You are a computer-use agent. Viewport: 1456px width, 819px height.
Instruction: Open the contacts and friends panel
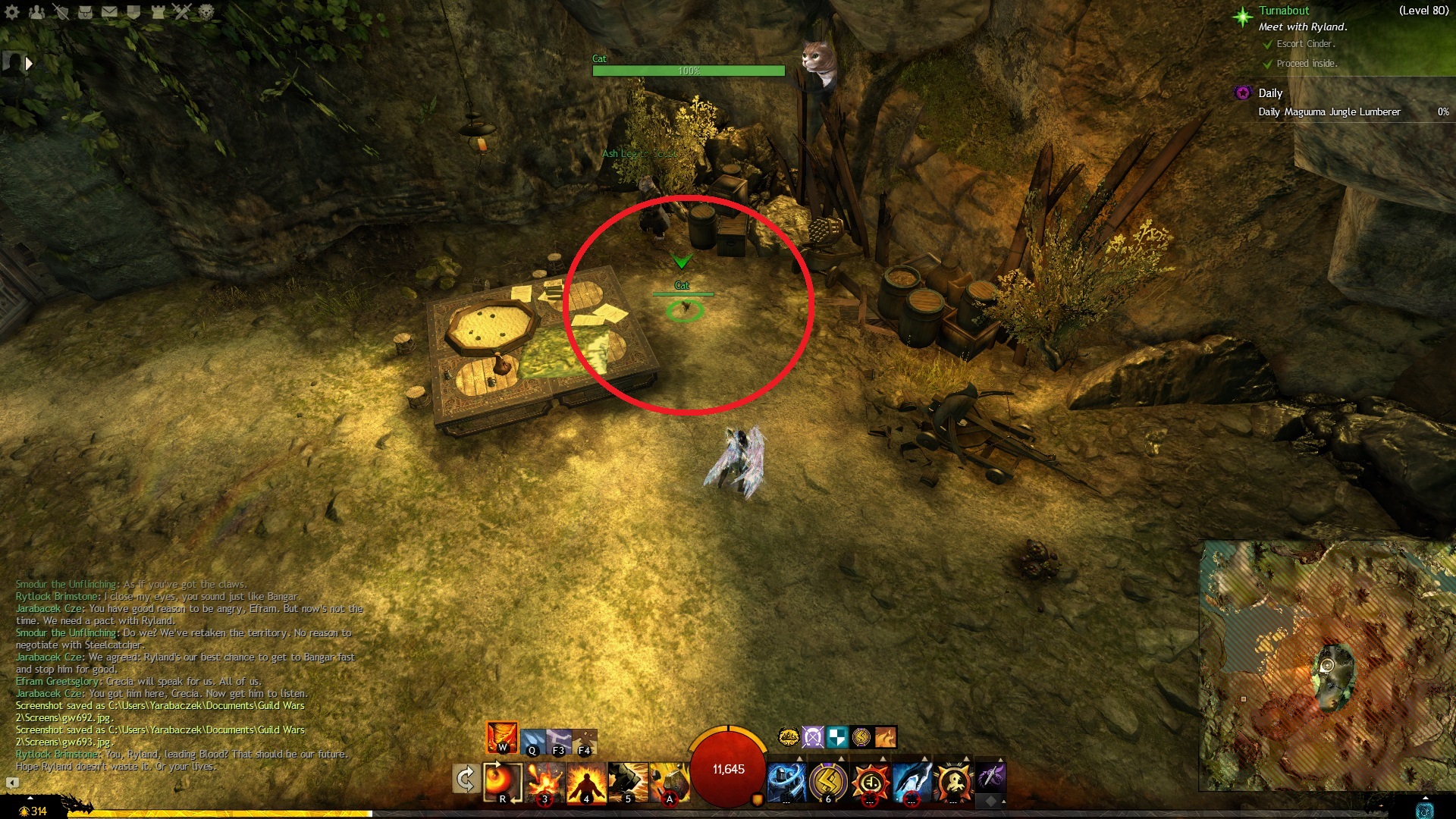pos(36,11)
